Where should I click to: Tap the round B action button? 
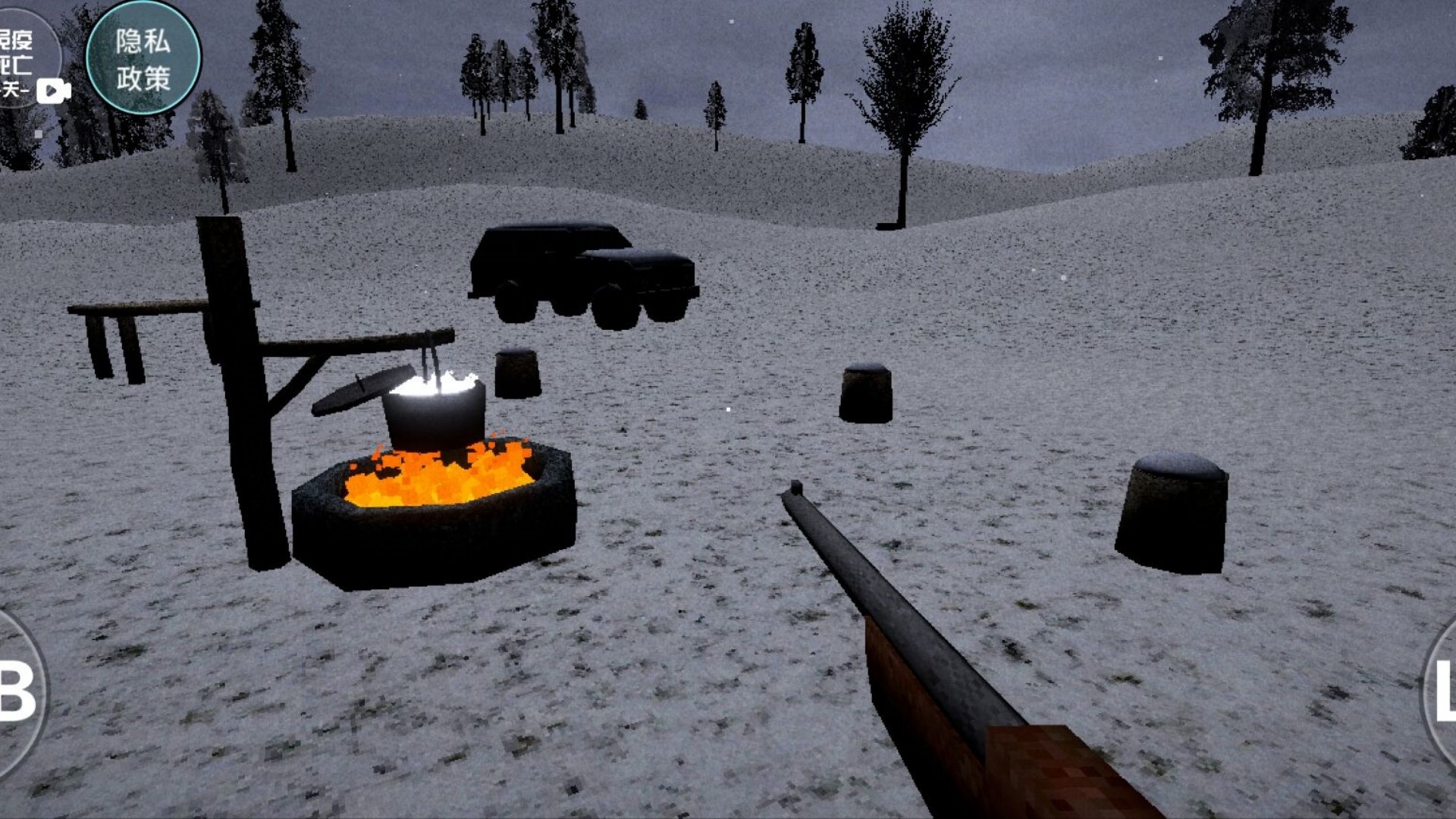tap(17, 692)
